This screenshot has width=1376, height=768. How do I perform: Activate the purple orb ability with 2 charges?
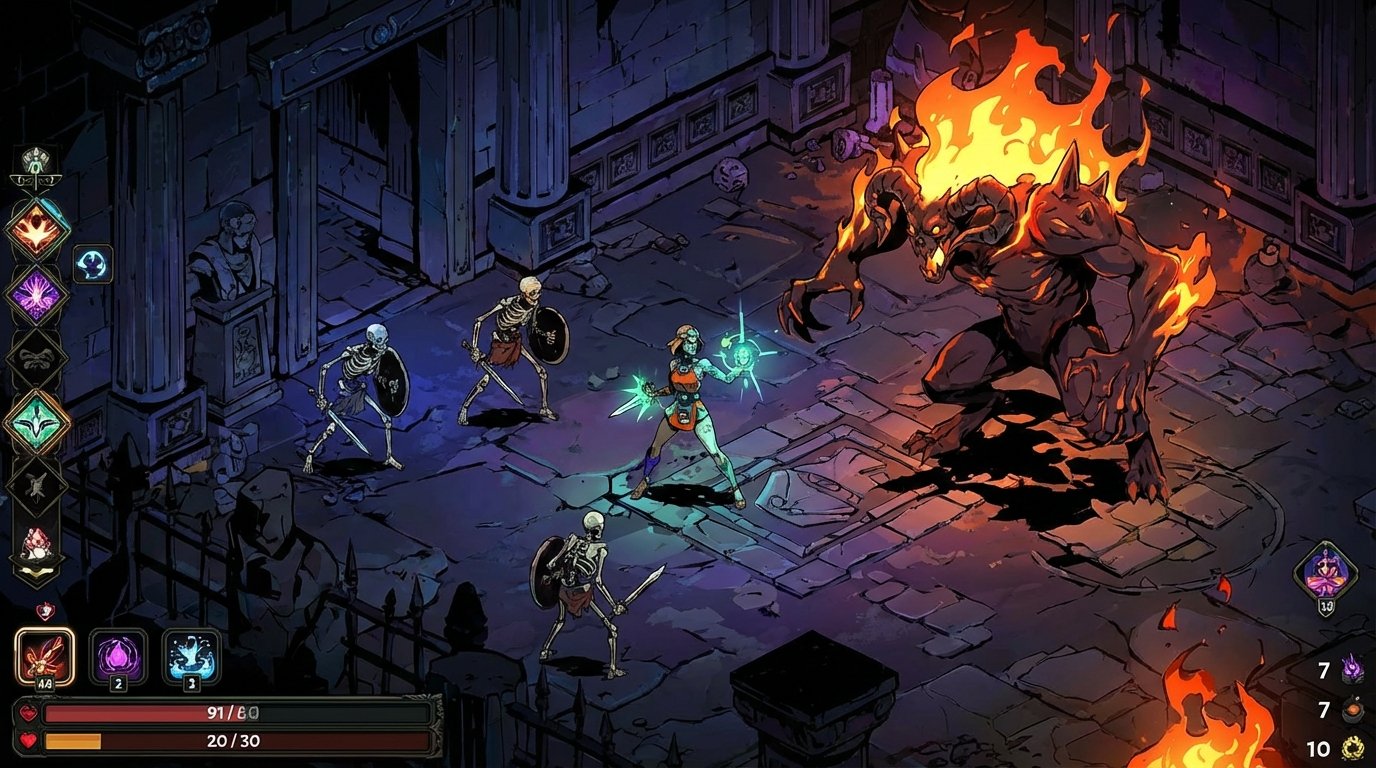point(118,655)
